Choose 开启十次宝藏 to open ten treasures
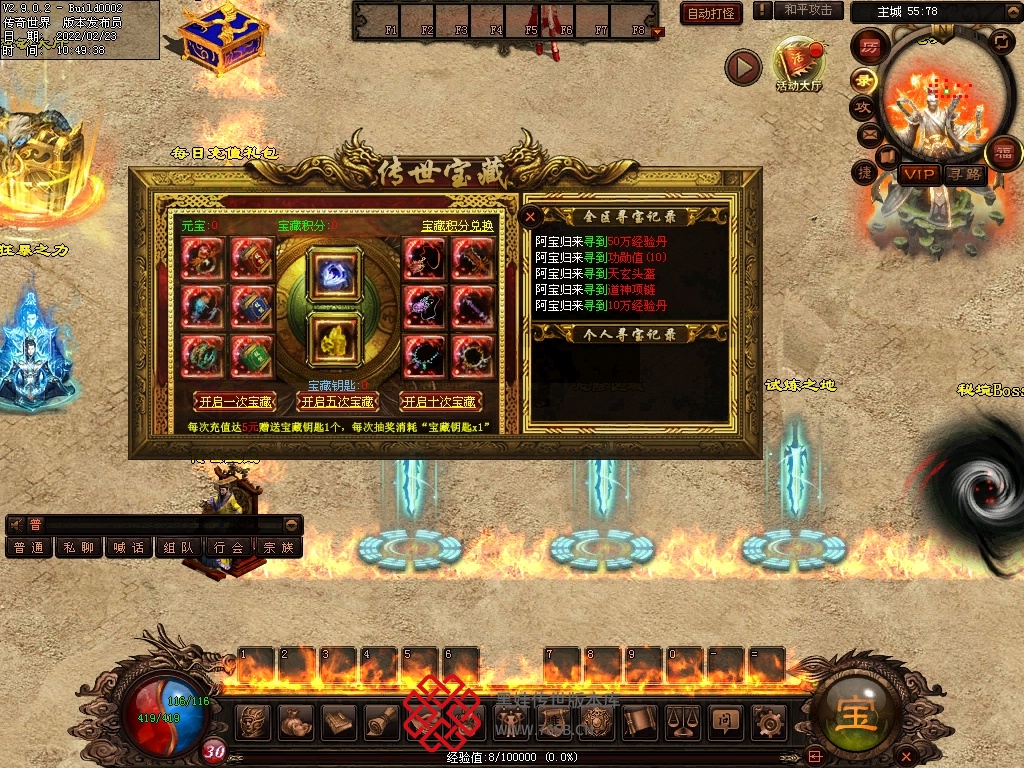 point(440,402)
